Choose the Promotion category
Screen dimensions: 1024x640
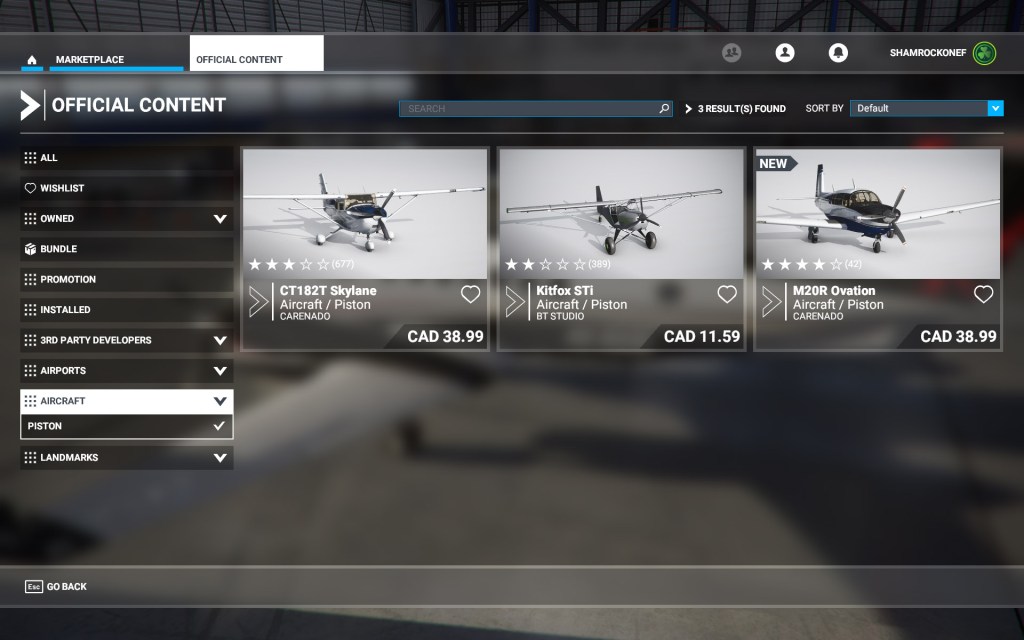click(126, 279)
